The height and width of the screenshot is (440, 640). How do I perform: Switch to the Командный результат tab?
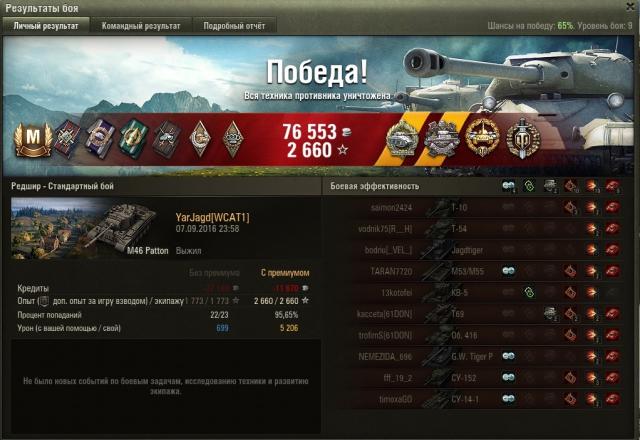(141, 26)
